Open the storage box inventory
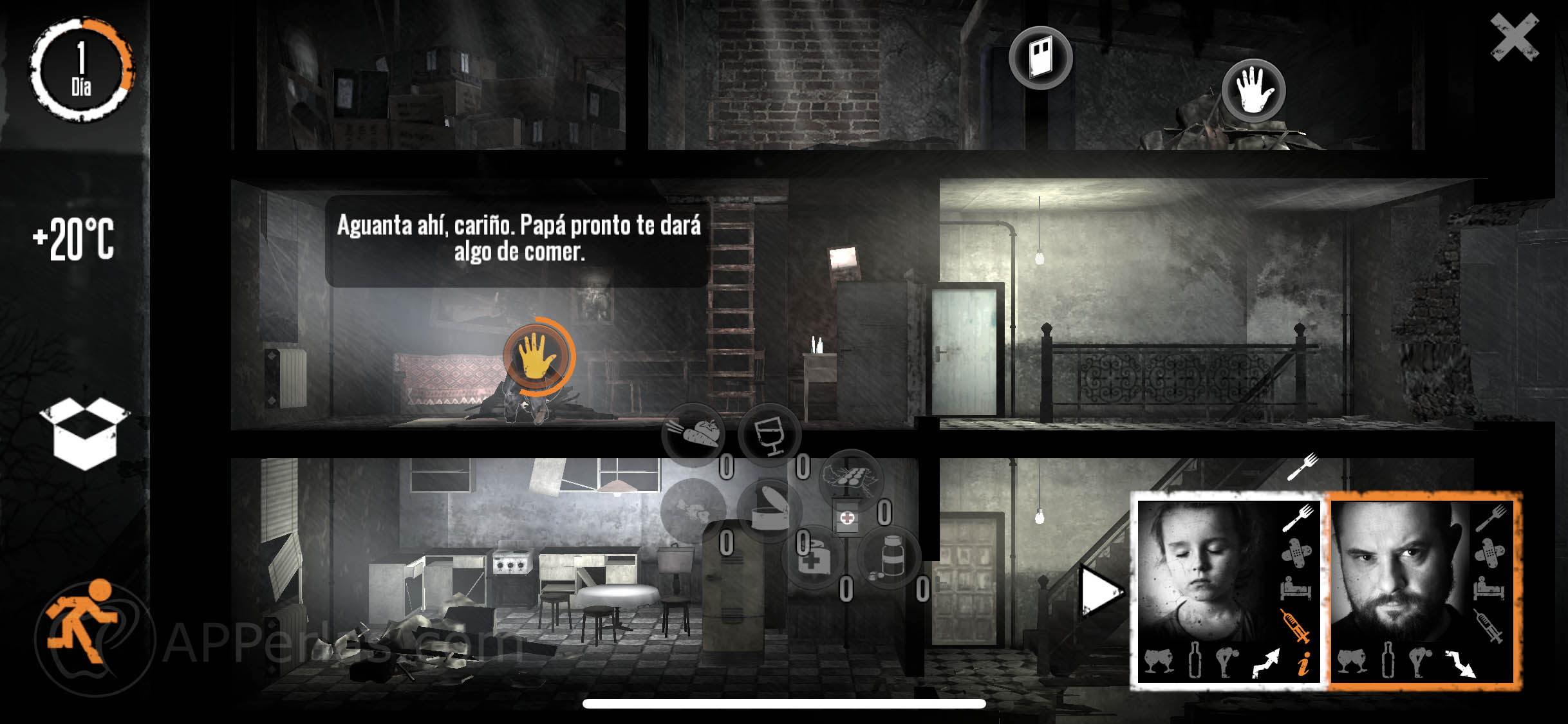This screenshot has height=724, width=1568. point(84,433)
